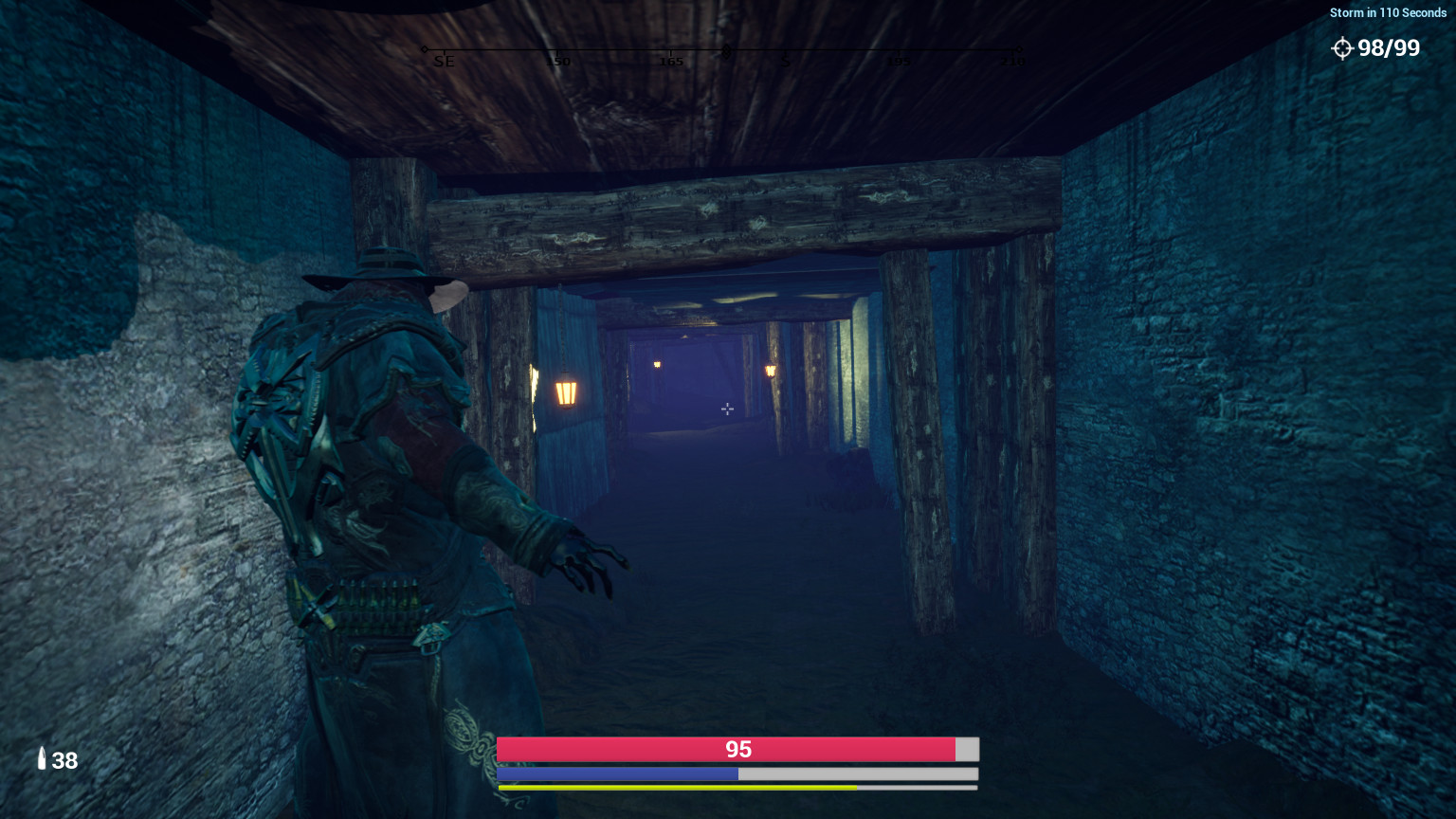This screenshot has width=1456, height=819.
Task: Click the crosshair ammo icon near 98/99
Action: [1343, 48]
